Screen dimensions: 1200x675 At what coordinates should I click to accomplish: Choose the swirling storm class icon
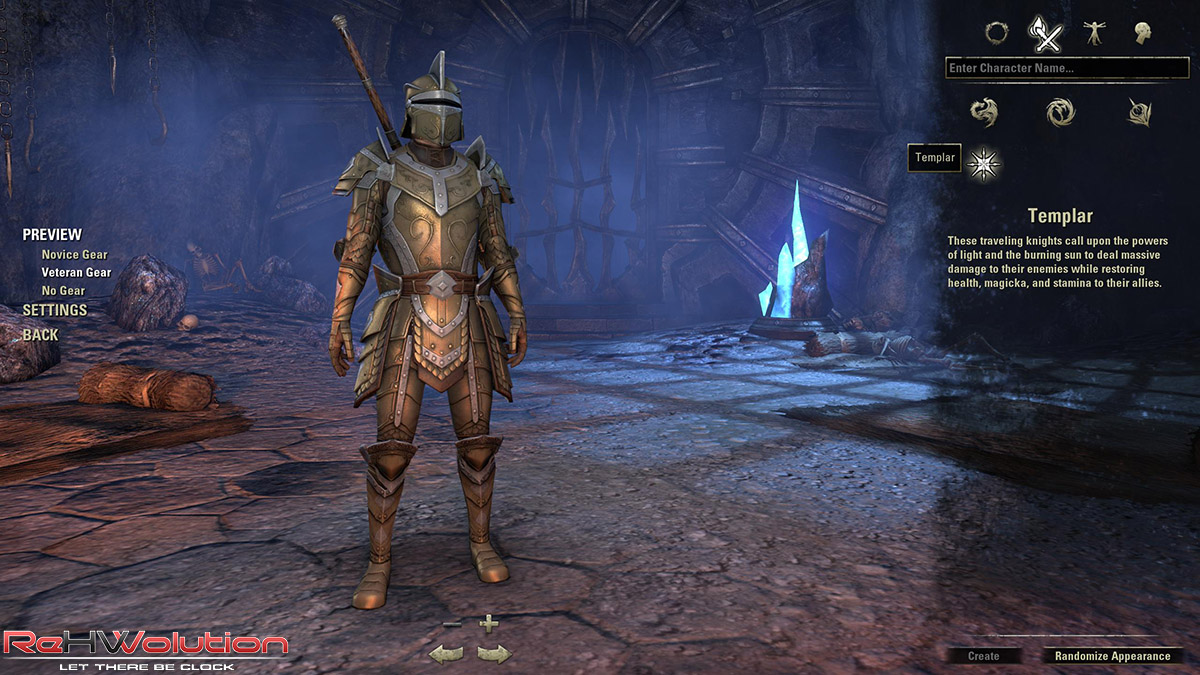pyautogui.click(x=1060, y=112)
